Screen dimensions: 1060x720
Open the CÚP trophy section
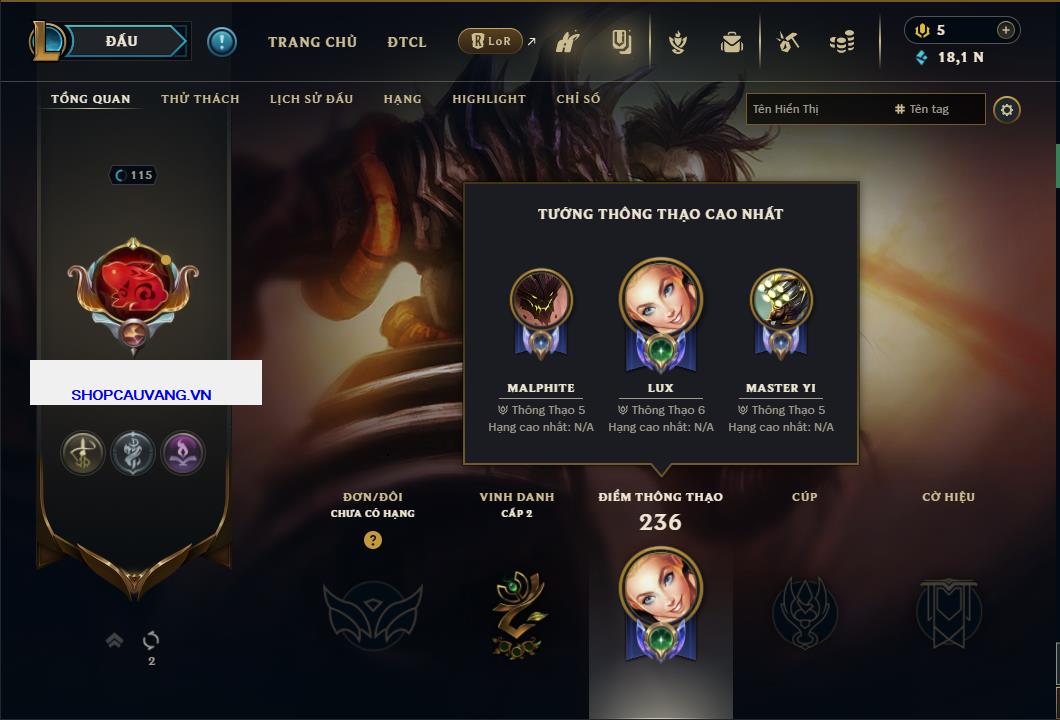(804, 612)
